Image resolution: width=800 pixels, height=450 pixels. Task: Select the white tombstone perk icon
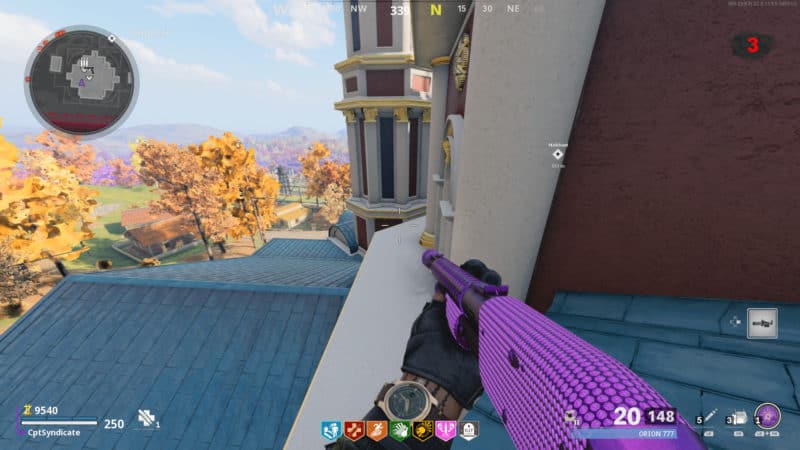pos(468,431)
